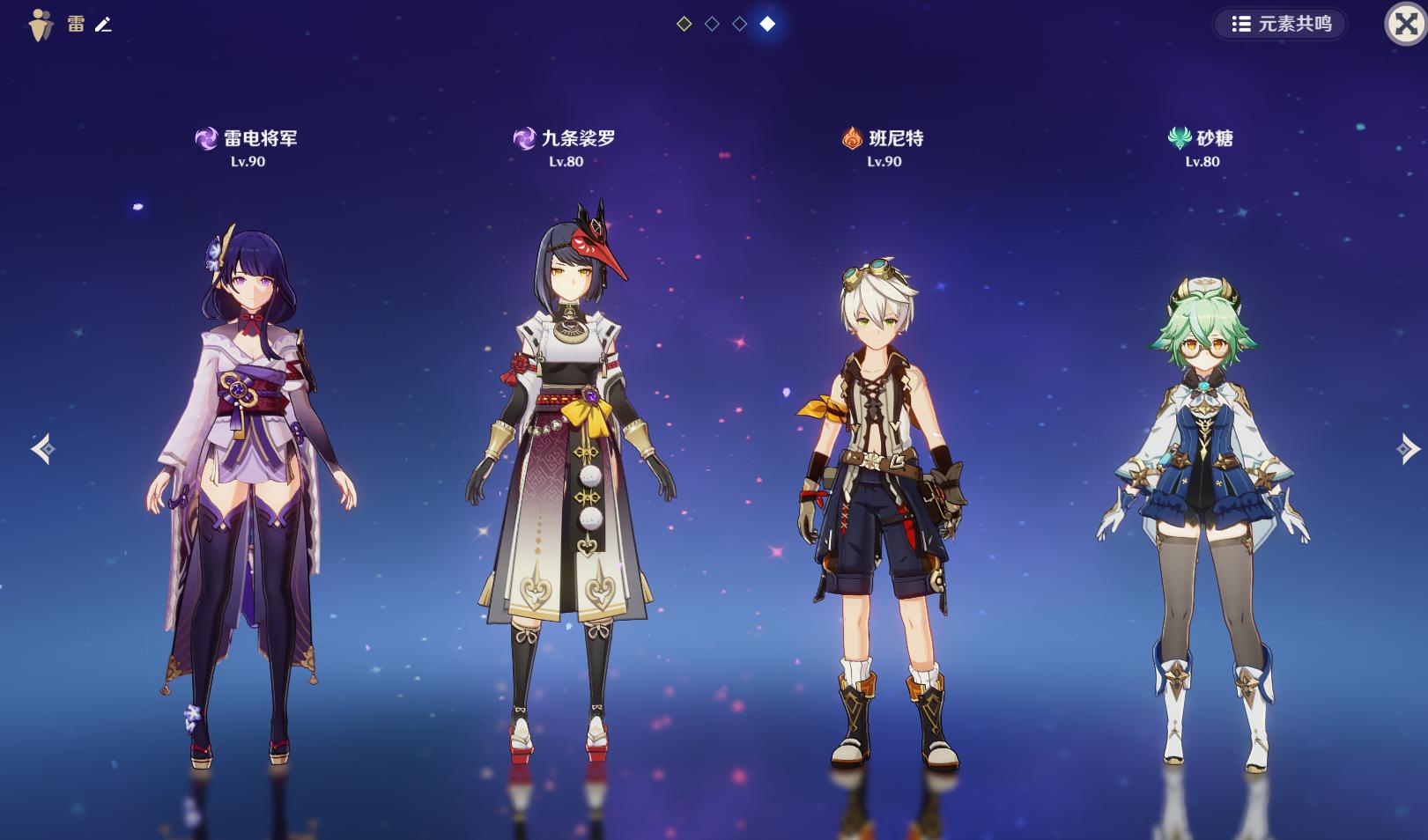Open the 元素共鸣 elemental resonance list
The height and width of the screenshot is (840, 1428).
1281,24
